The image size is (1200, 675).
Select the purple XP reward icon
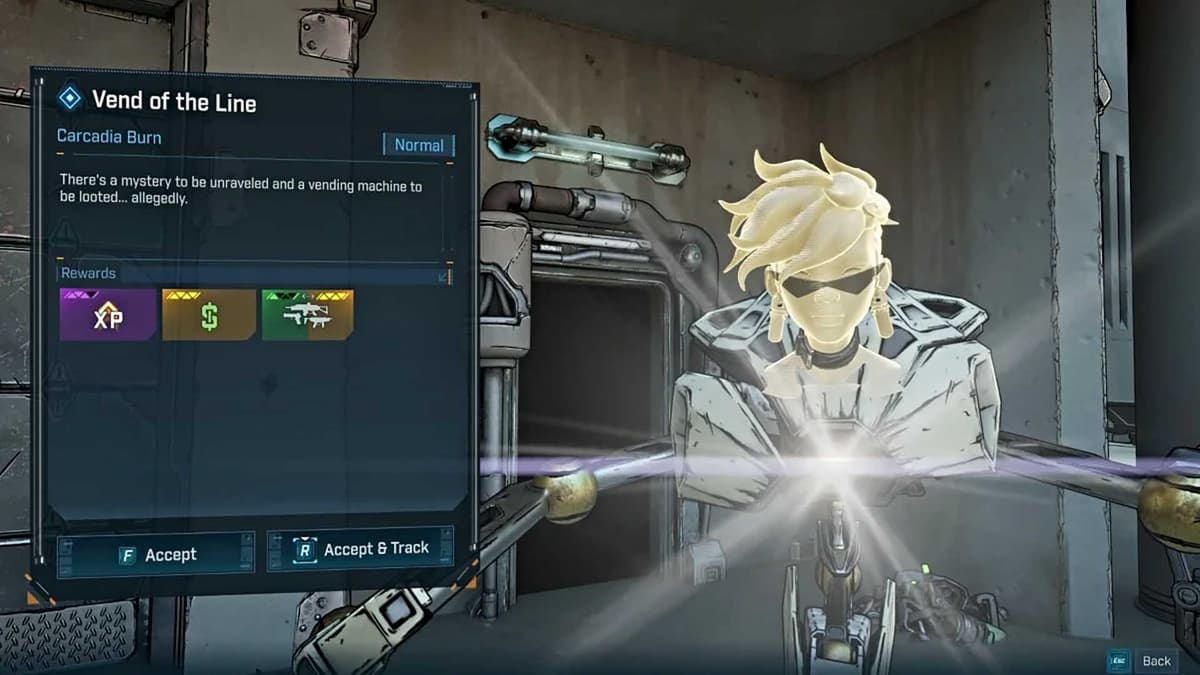[107, 315]
